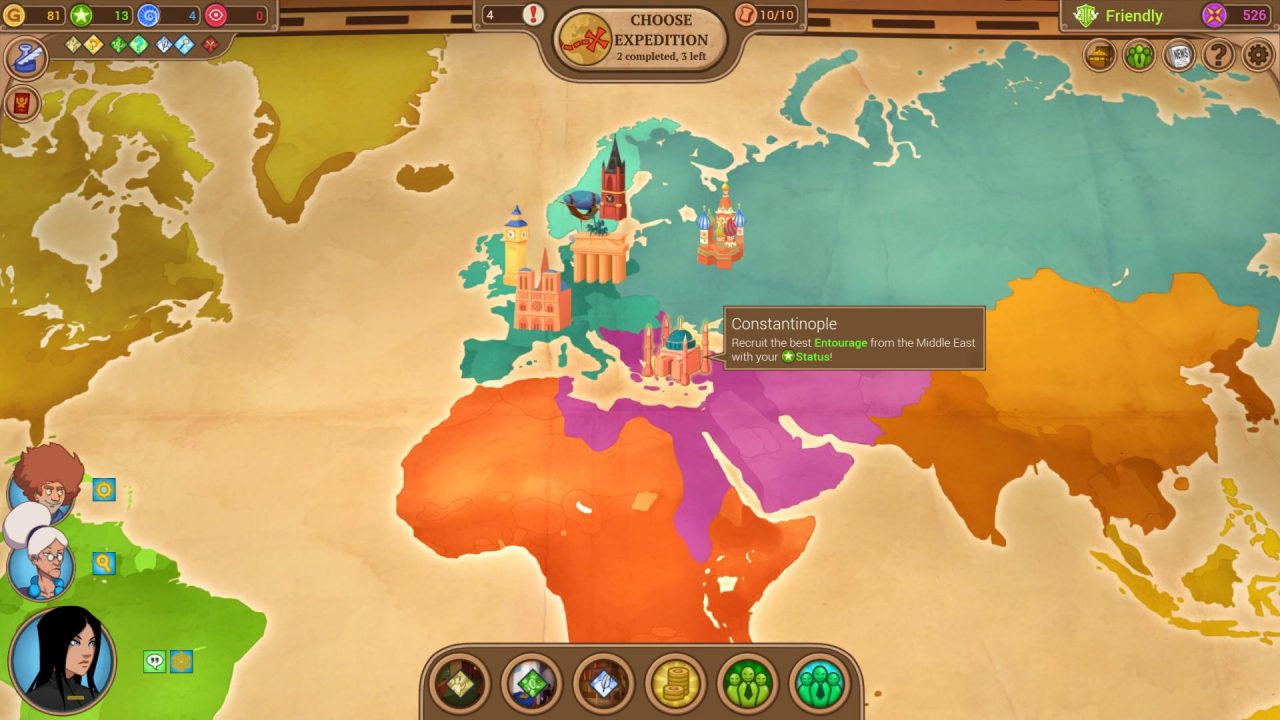Image resolution: width=1280 pixels, height=720 pixels.
Task: Click the quill-and-inkwell icon on the left
Action: point(25,57)
